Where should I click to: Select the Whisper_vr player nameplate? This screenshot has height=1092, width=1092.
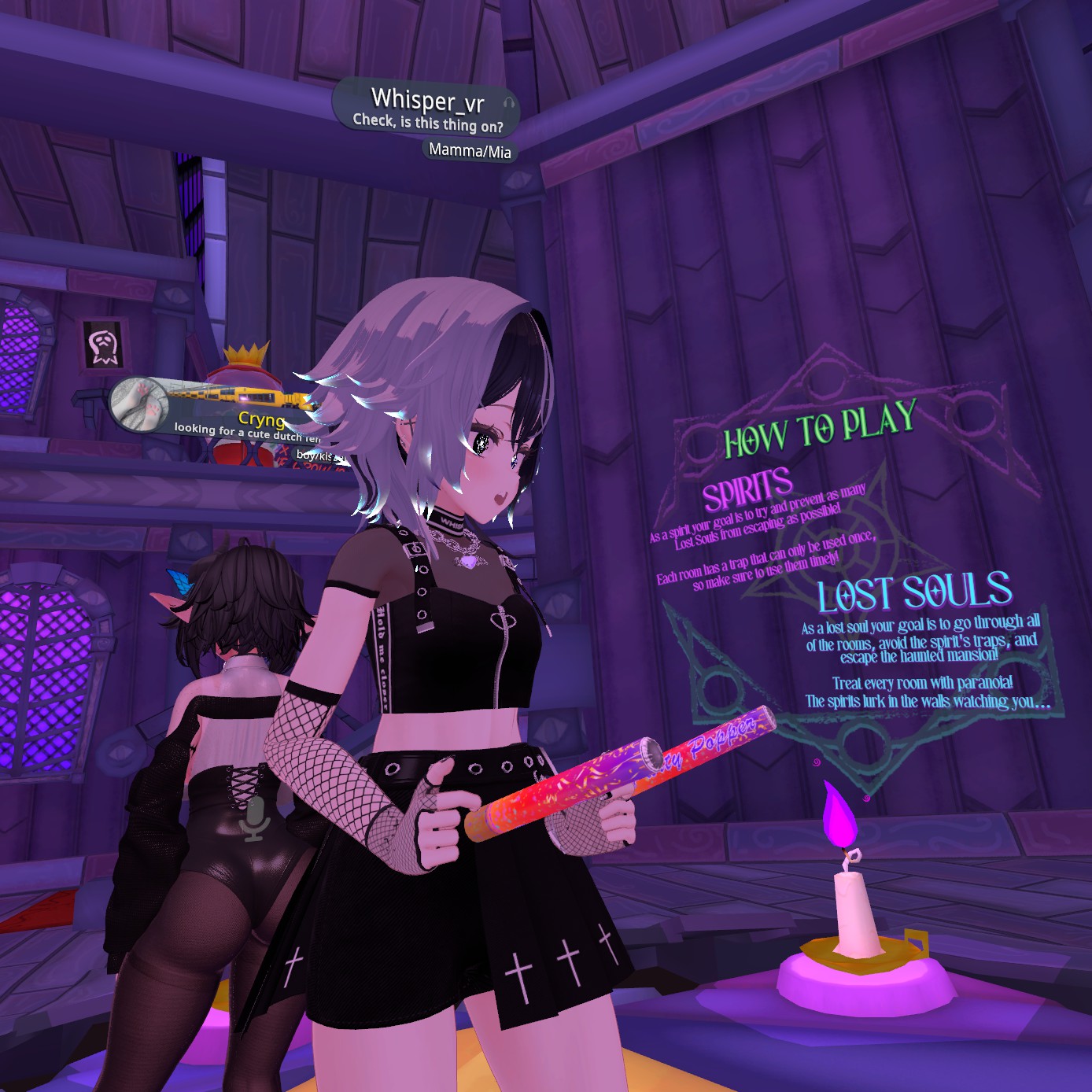tap(427, 101)
